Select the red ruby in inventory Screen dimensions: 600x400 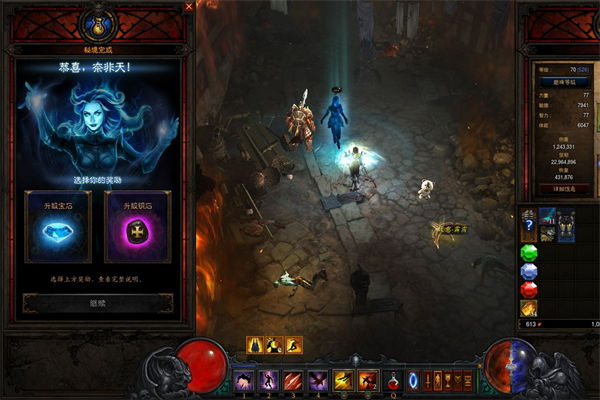(530, 290)
